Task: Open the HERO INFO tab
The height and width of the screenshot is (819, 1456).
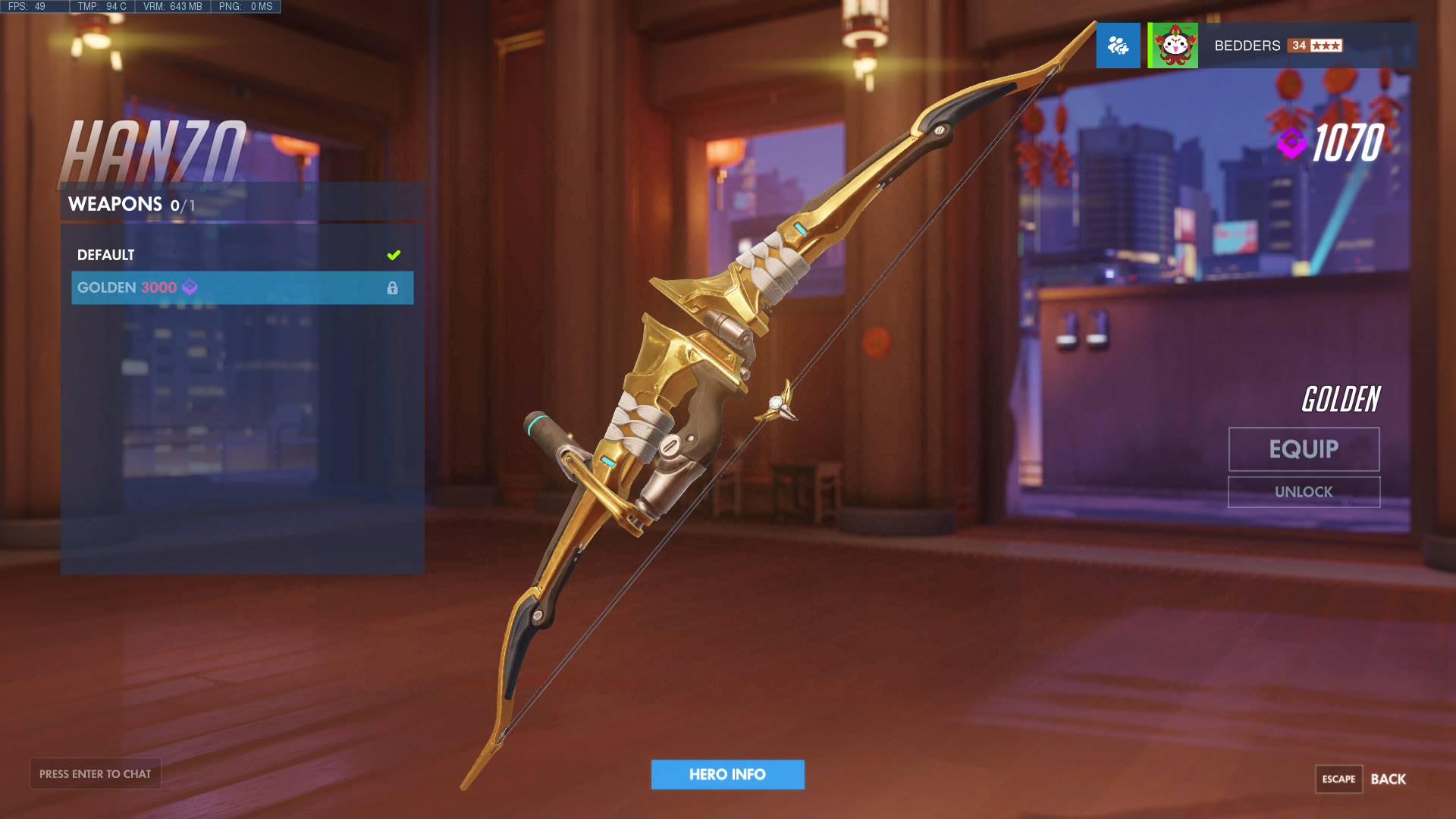Action: click(727, 774)
